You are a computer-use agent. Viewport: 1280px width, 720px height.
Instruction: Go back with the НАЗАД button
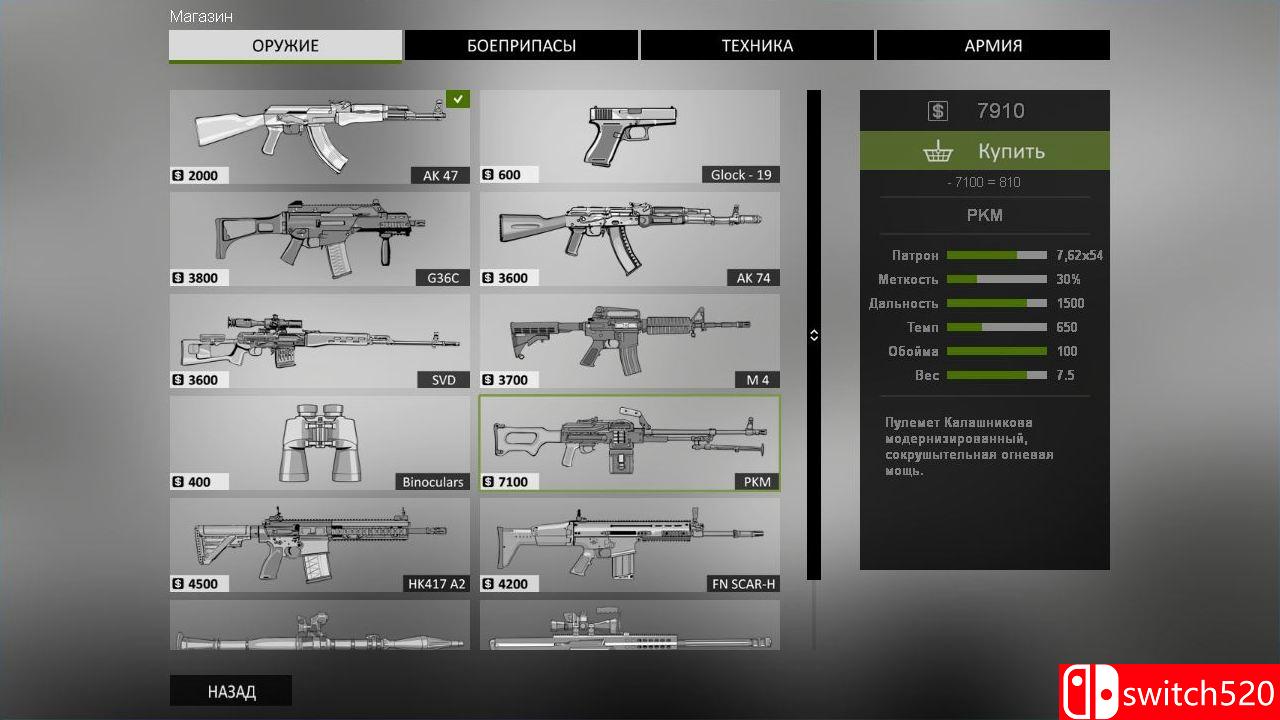point(231,691)
